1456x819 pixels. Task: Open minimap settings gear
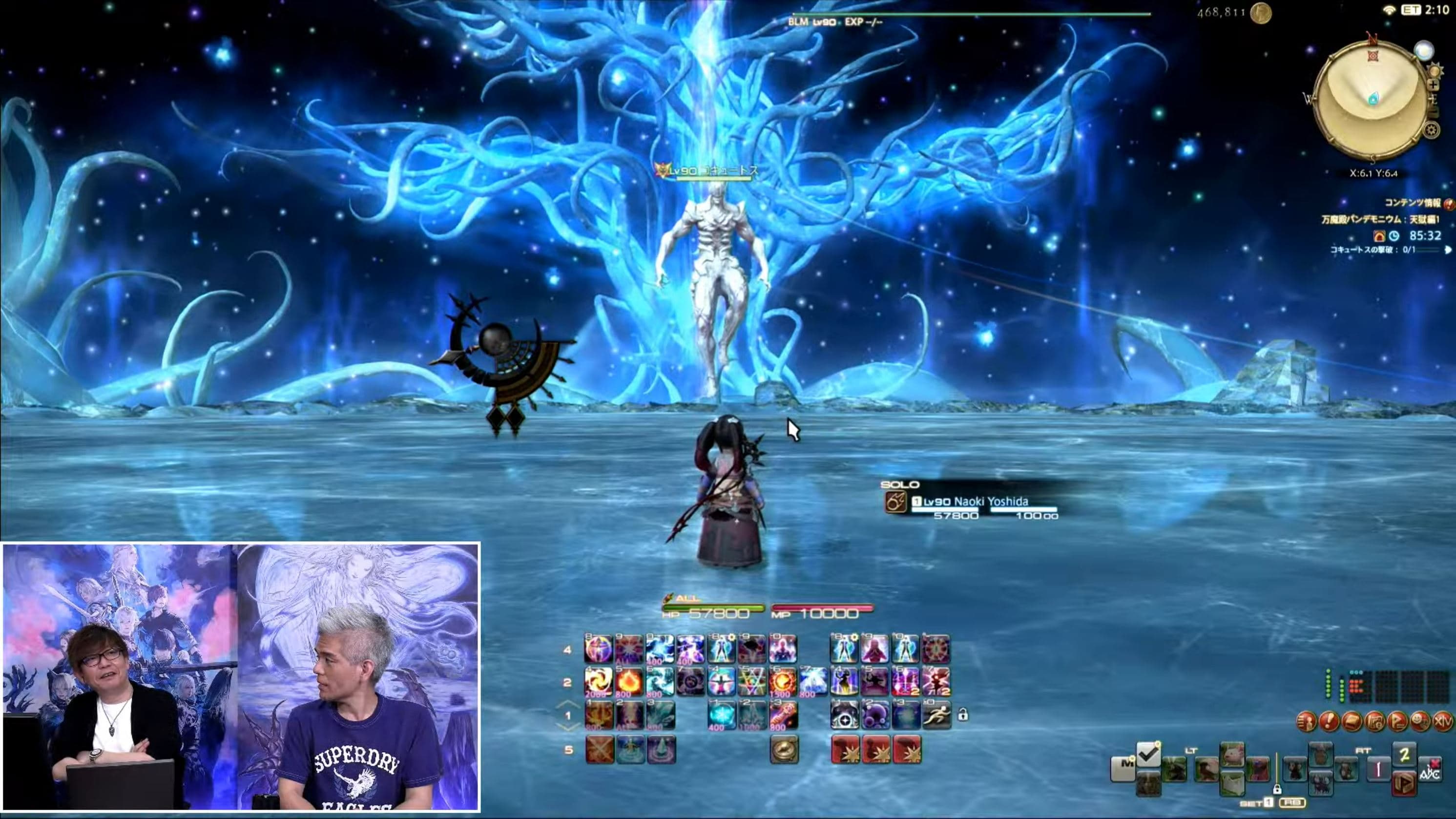click(1431, 130)
